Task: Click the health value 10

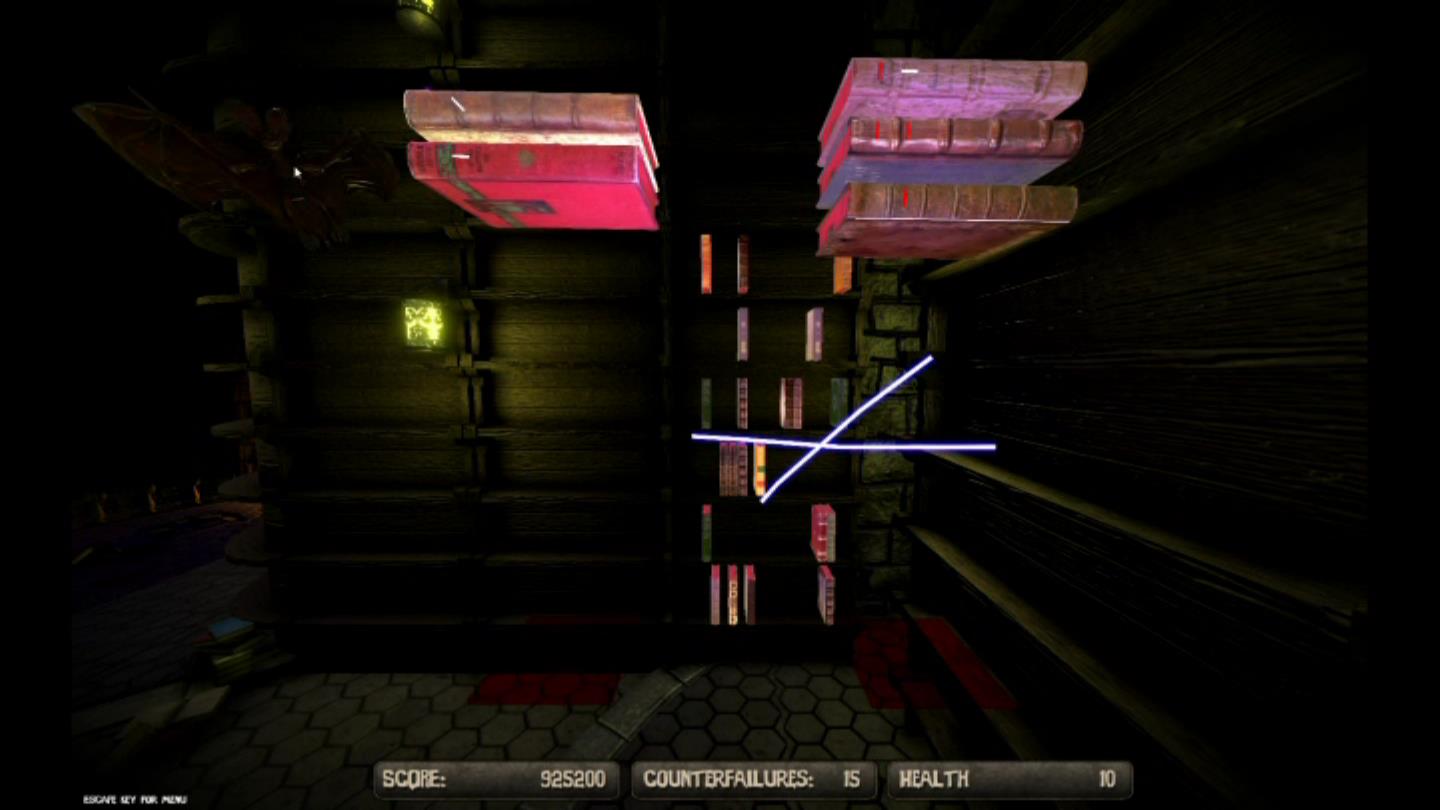Action: pos(1107,779)
